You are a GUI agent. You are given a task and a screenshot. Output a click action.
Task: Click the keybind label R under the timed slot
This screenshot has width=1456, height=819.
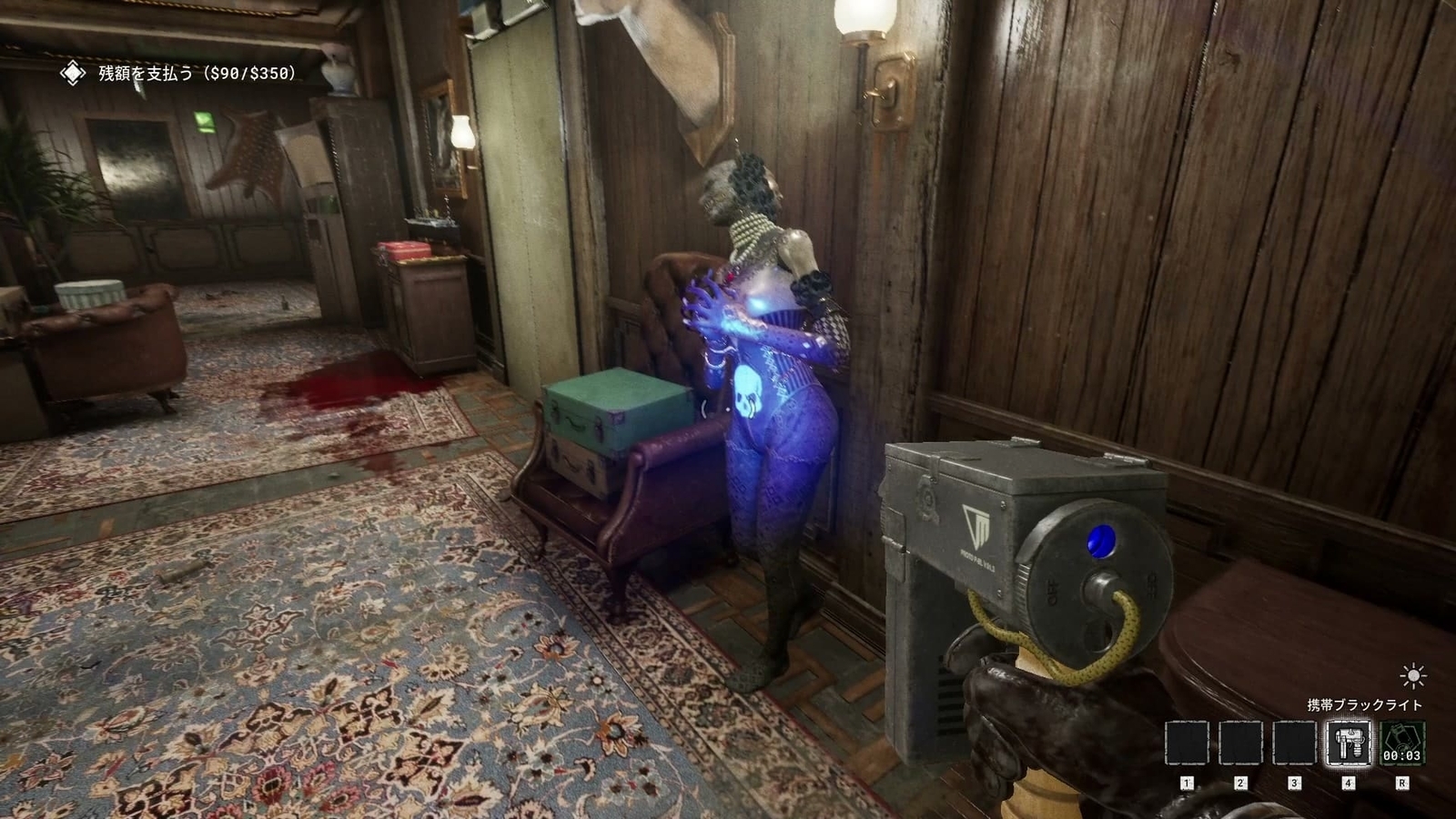1402,783
